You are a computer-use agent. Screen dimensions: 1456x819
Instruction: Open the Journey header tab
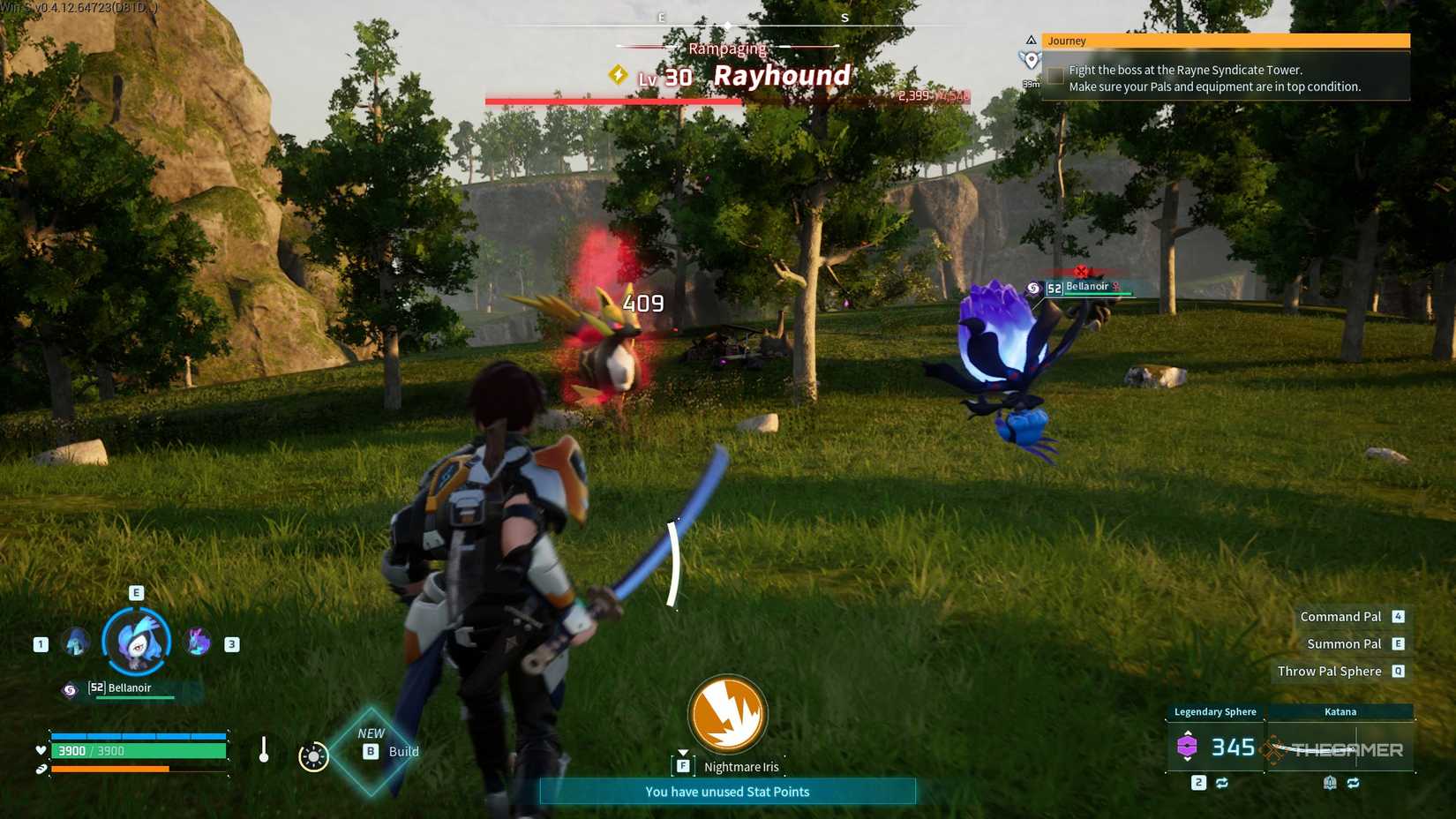[x=1068, y=40]
